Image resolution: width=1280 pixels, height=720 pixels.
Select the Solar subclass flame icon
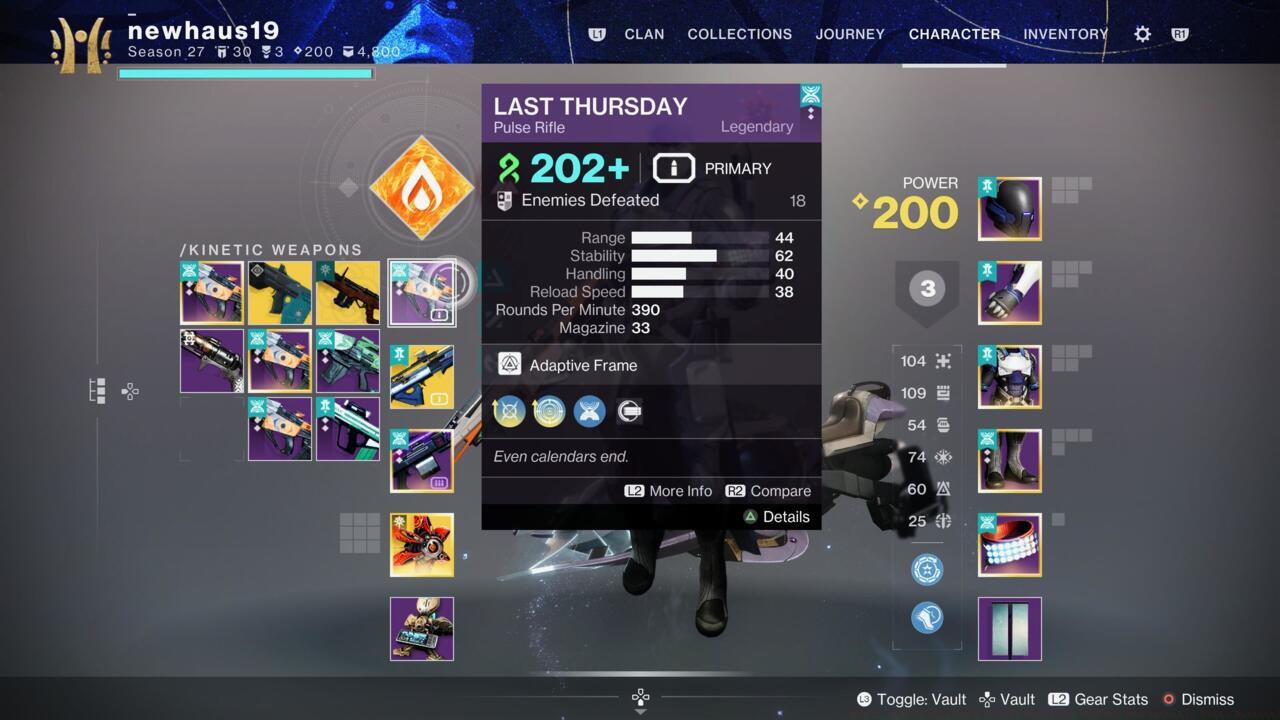(421, 186)
